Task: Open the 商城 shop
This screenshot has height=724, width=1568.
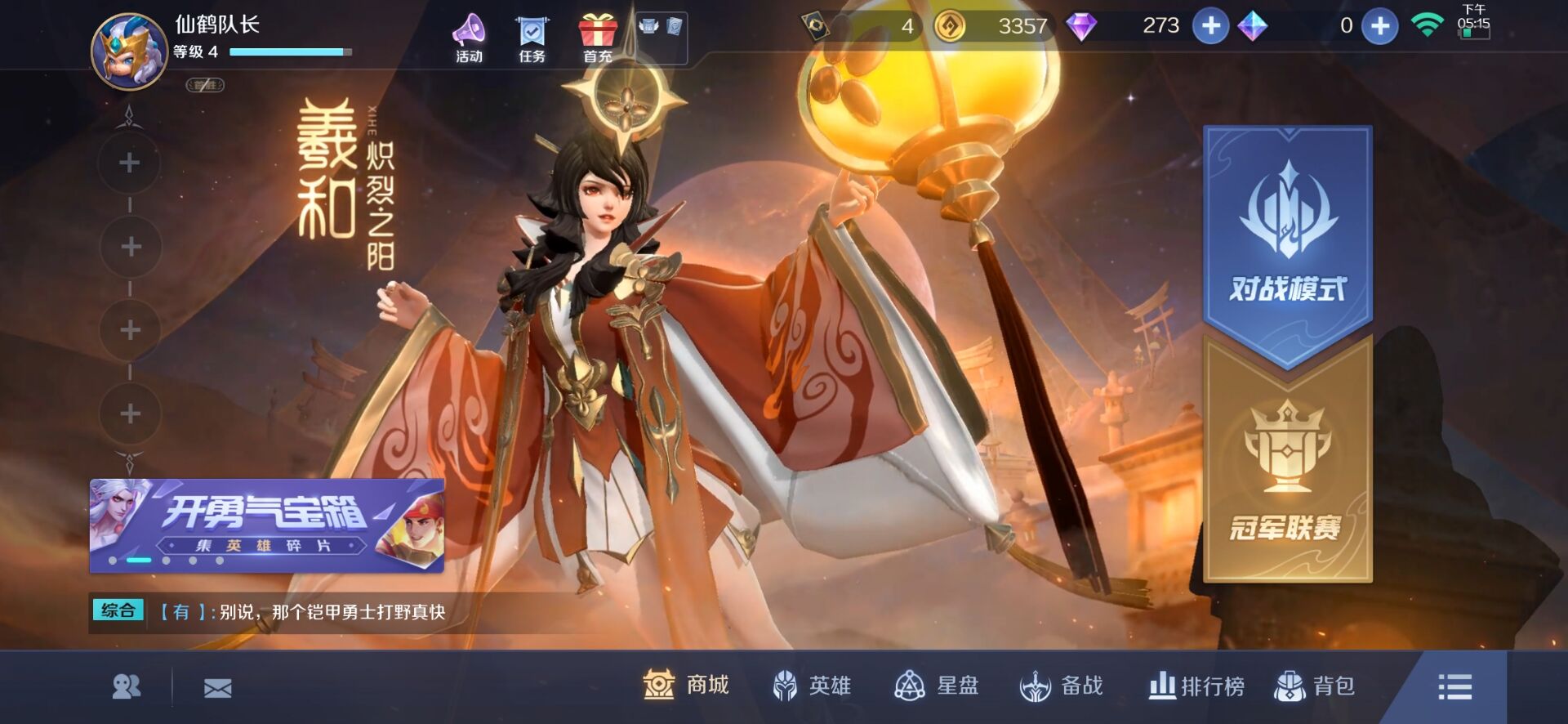Action: (686, 686)
